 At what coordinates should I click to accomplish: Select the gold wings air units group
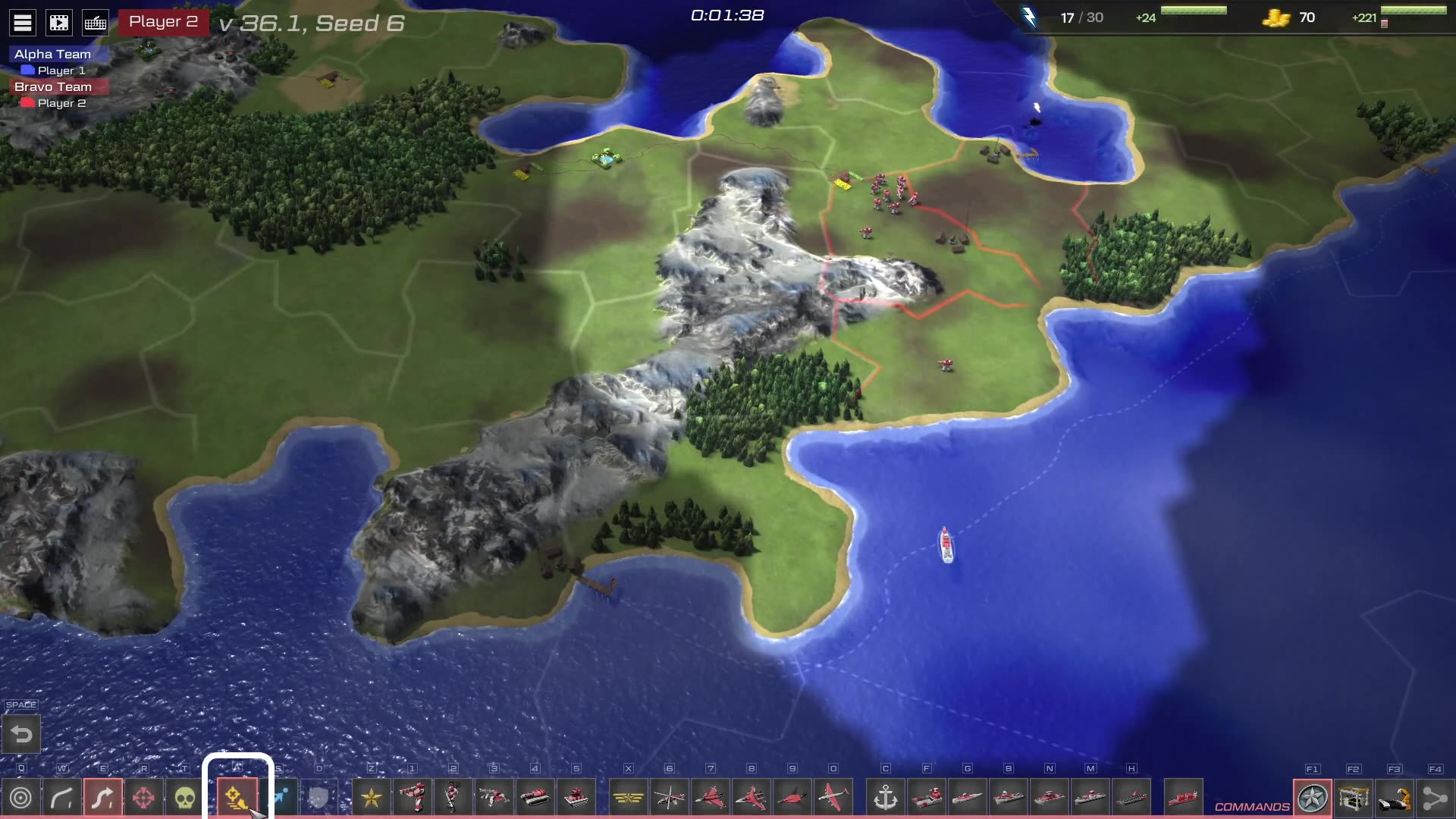[629, 798]
